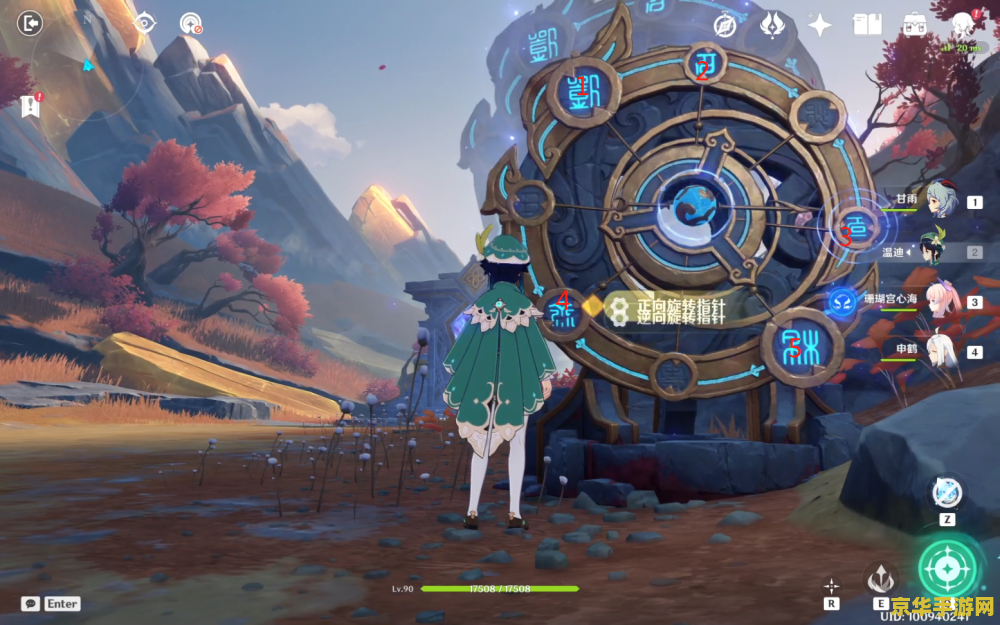
Task: Toggle the aiming crosshair icon
Action: click(x=831, y=585)
